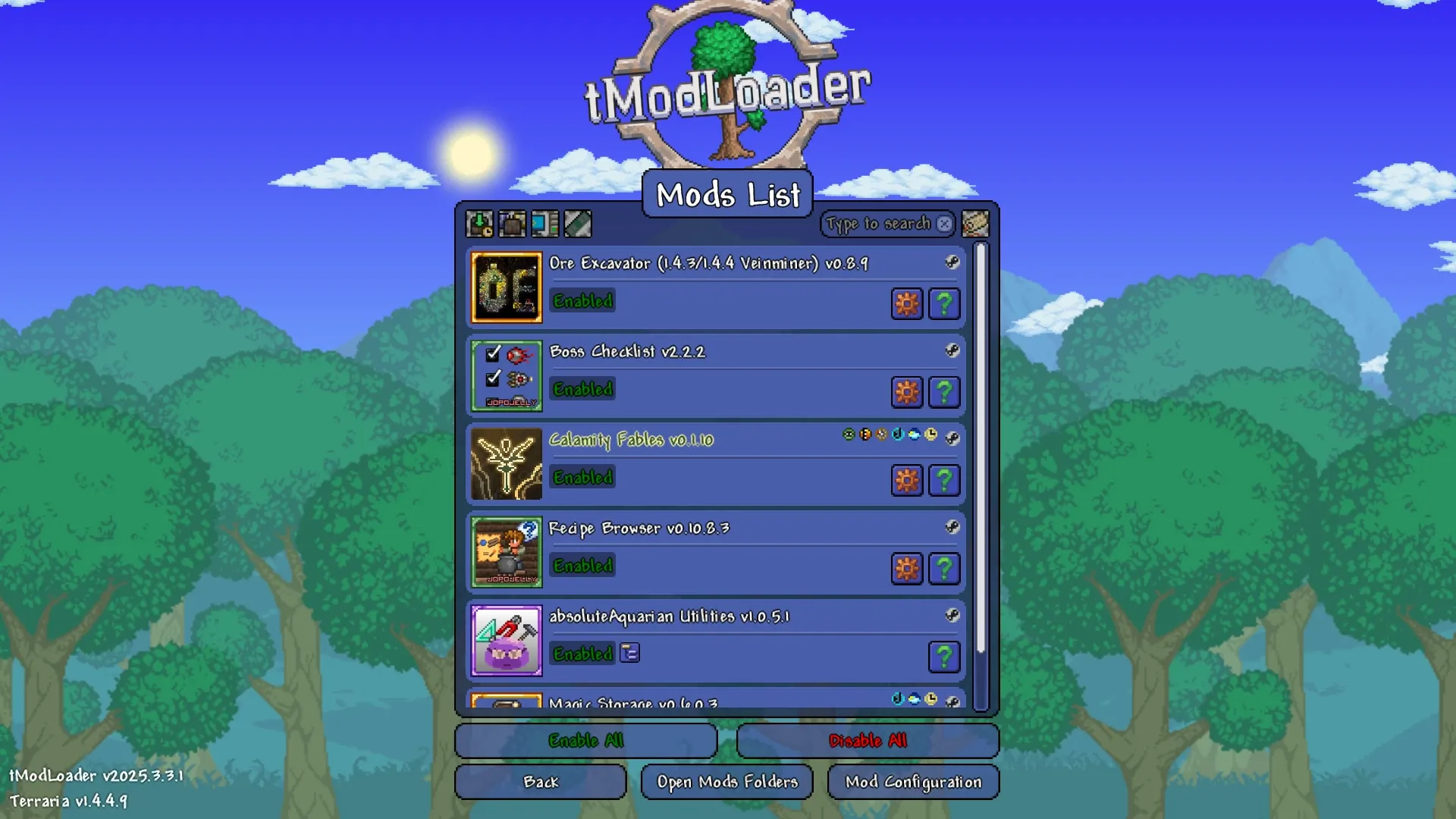Click the RAM memory usage icon
Viewport: 1456px width, 819px height.
coord(578,223)
